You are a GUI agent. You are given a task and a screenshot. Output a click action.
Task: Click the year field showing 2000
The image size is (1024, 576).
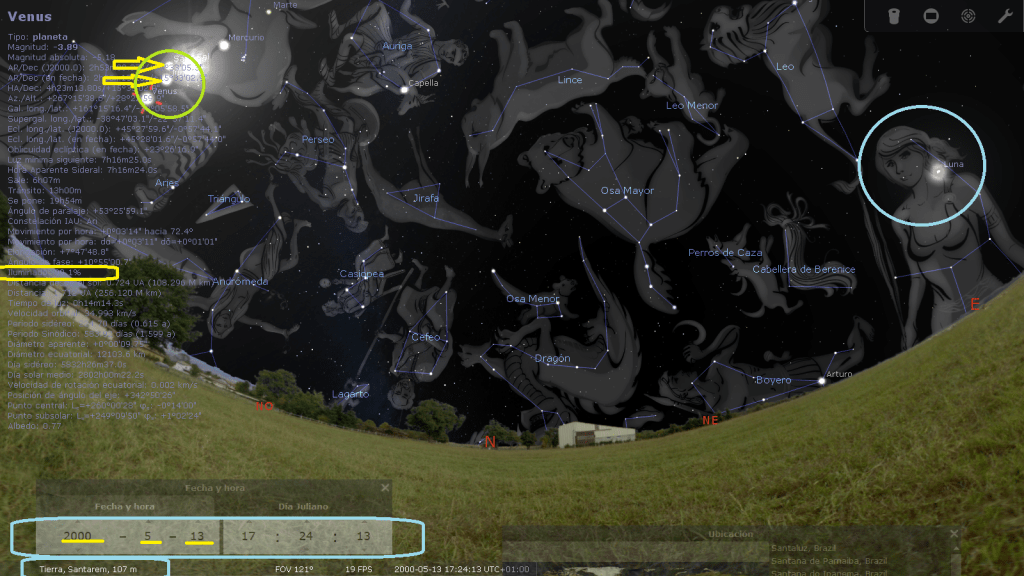(x=76, y=535)
